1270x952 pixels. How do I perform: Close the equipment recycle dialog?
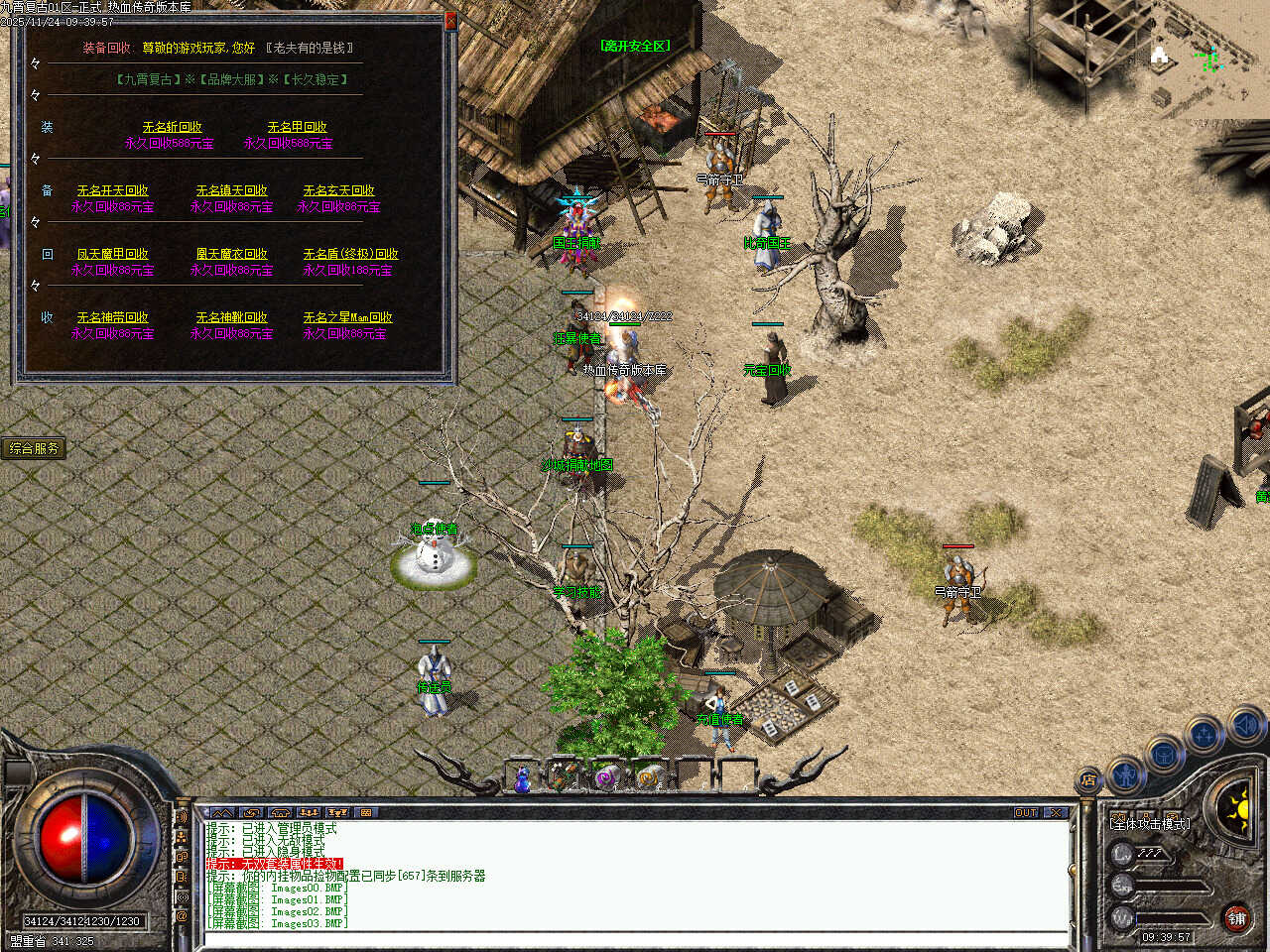[x=450, y=21]
